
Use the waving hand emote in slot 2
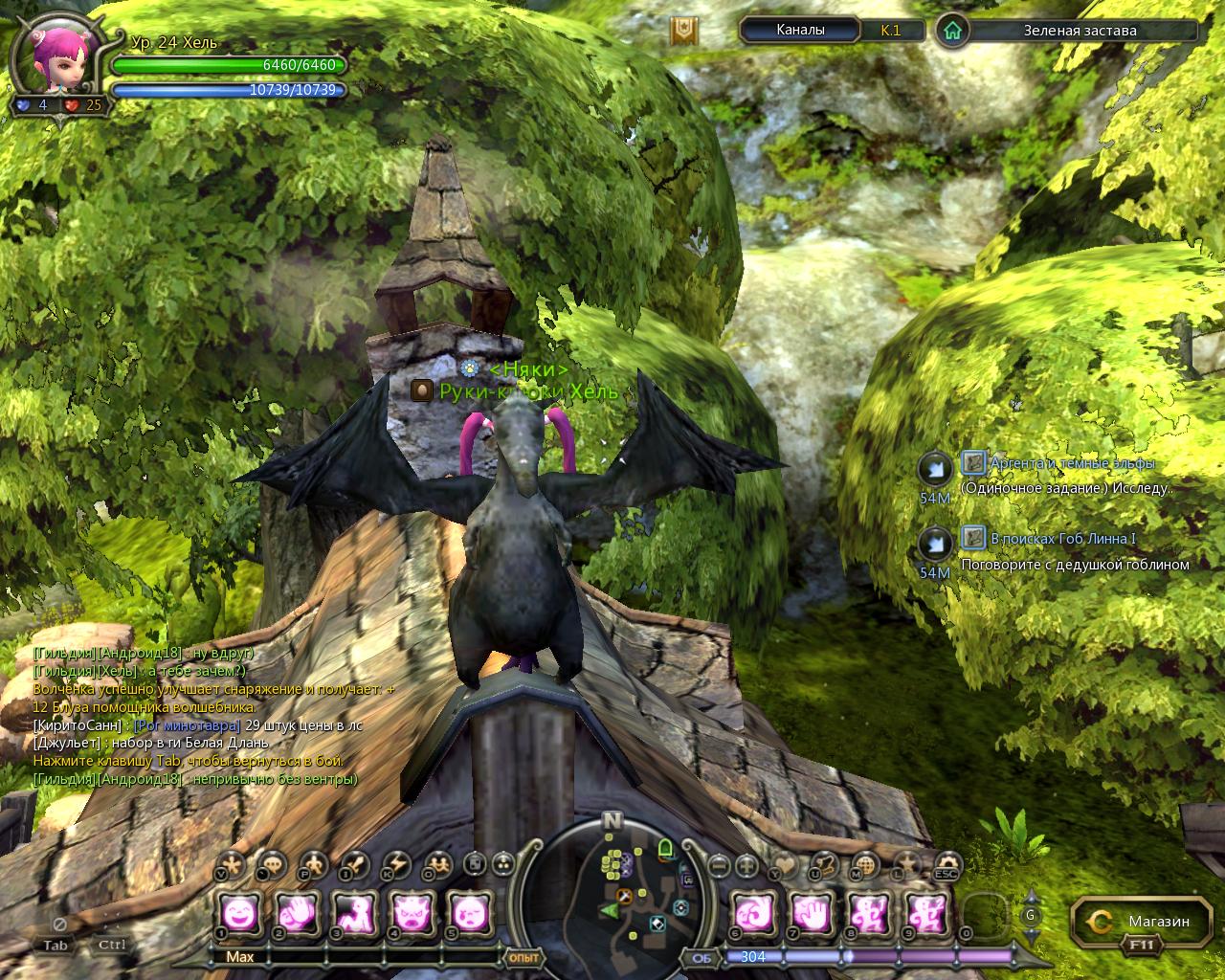click(295, 914)
